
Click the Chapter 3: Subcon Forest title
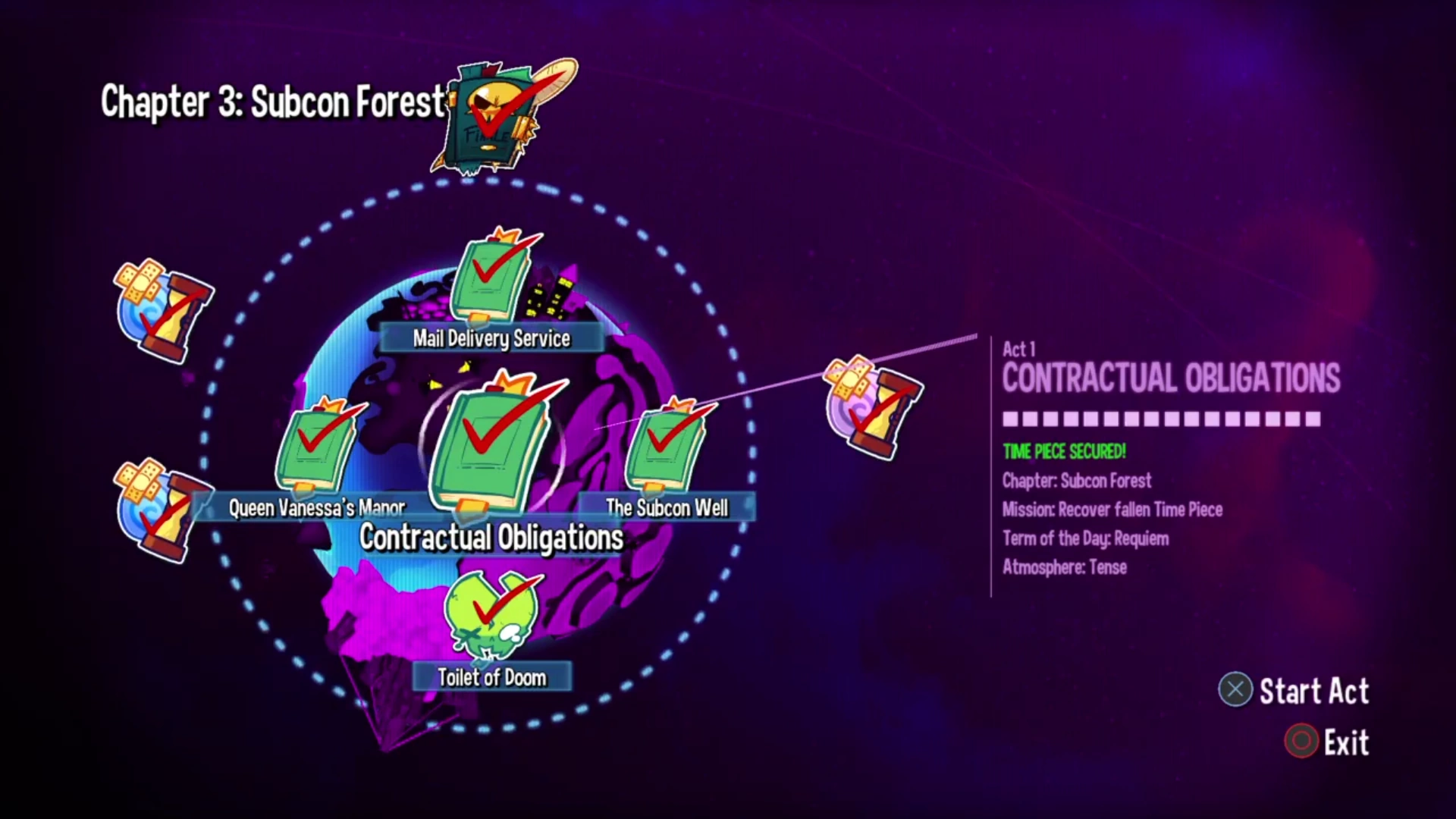tap(273, 102)
